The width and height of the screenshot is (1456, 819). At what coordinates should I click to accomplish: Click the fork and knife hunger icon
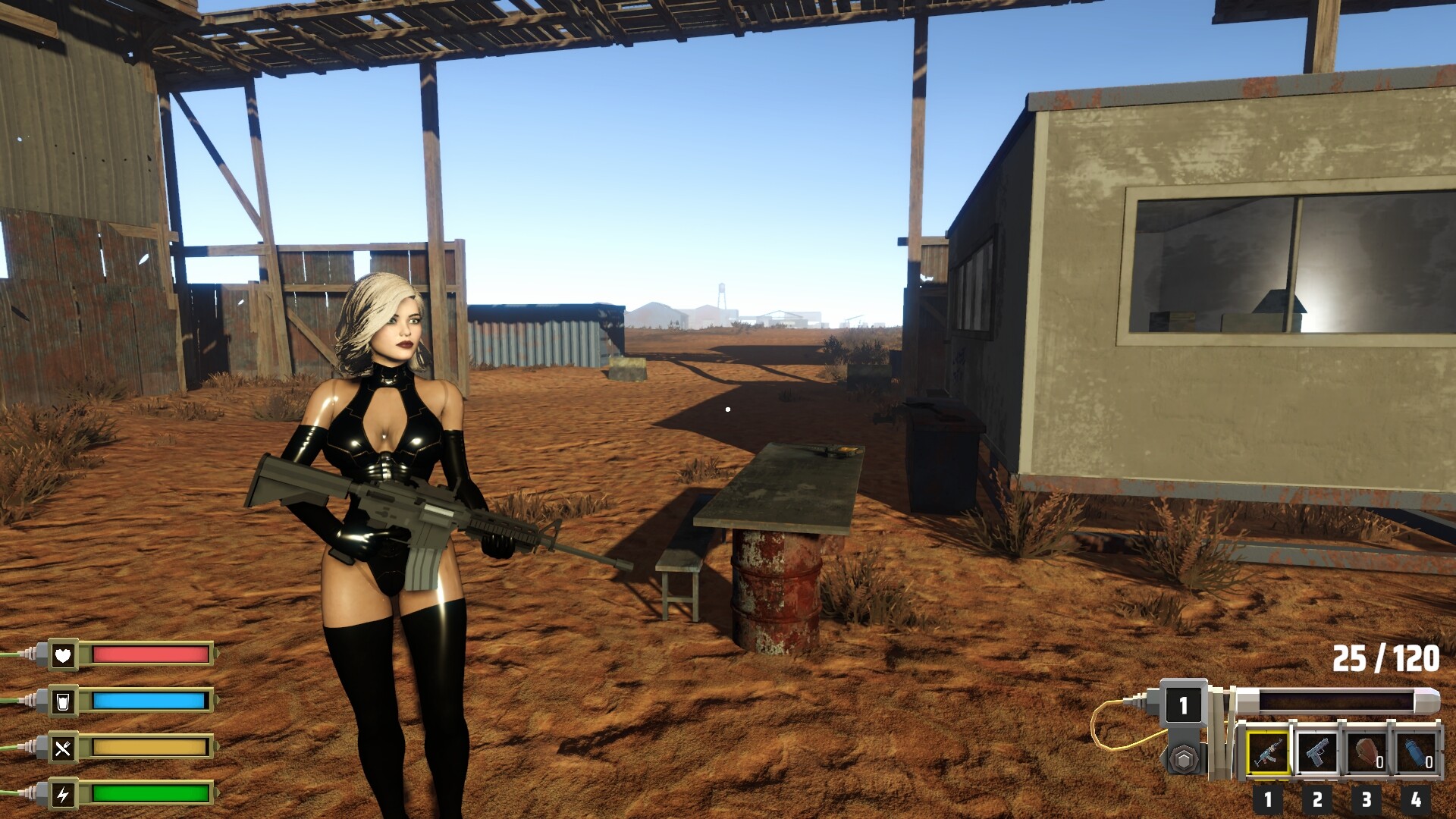(64, 748)
